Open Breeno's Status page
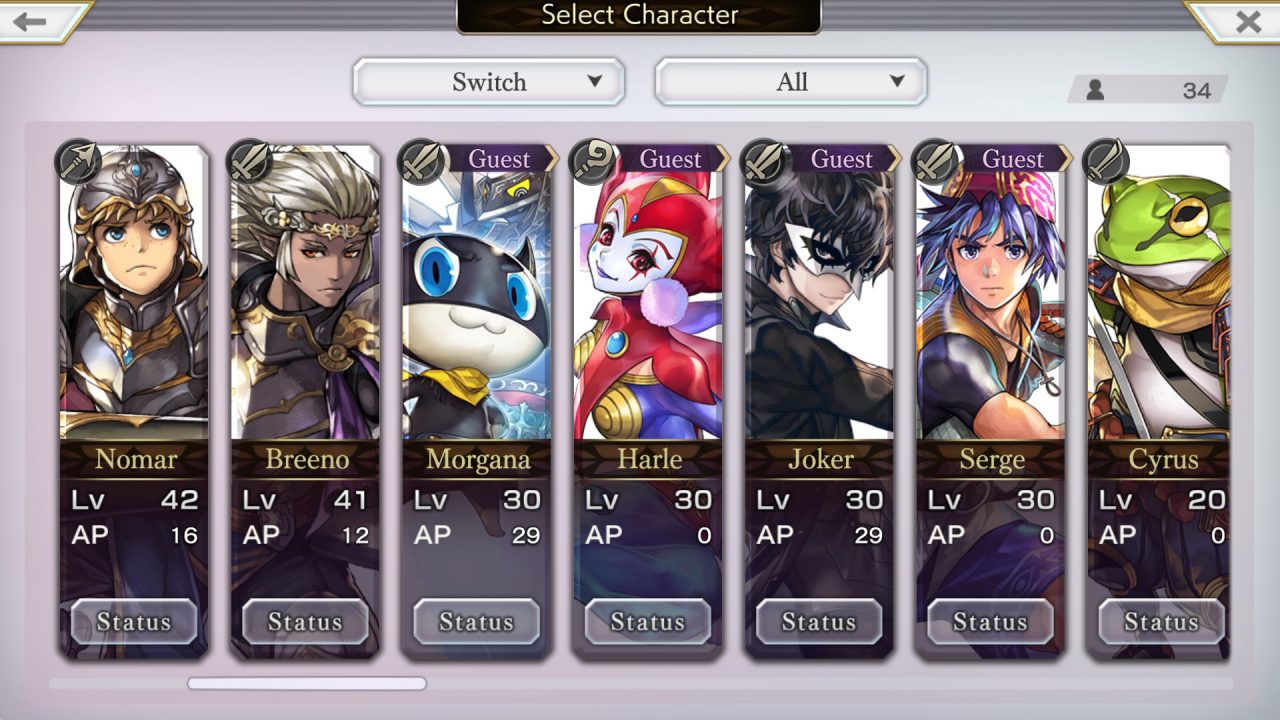Viewport: 1280px width, 720px height. click(305, 622)
